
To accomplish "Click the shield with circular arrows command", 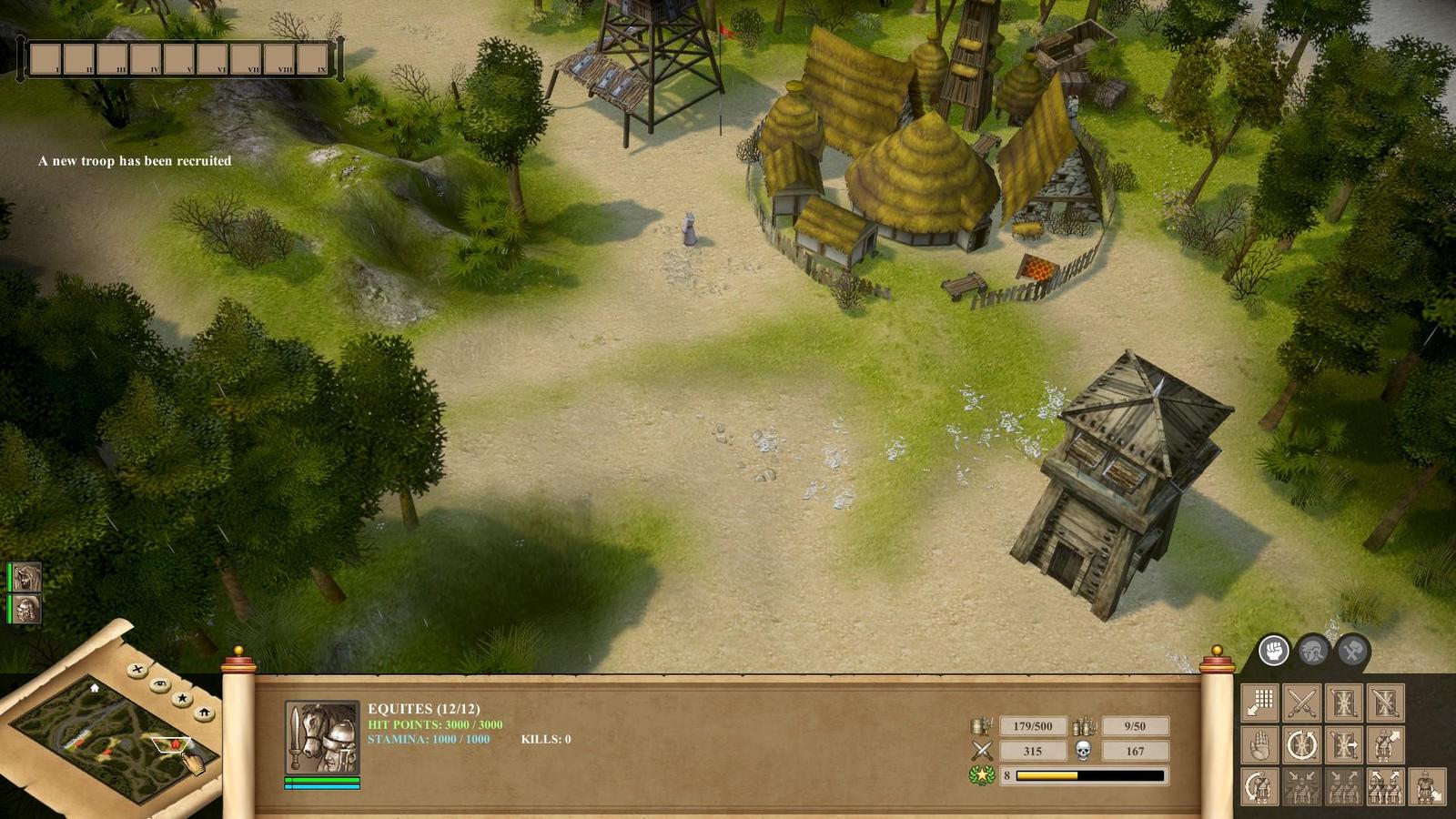I will click(1301, 745).
